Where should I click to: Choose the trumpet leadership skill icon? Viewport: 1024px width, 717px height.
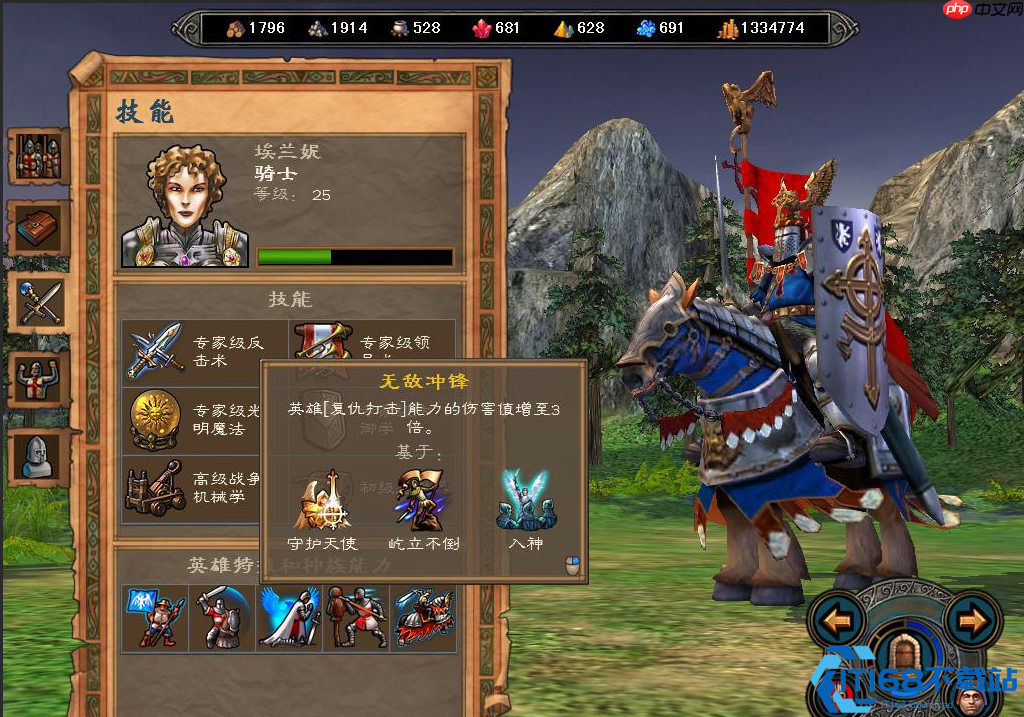click(x=322, y=340)
